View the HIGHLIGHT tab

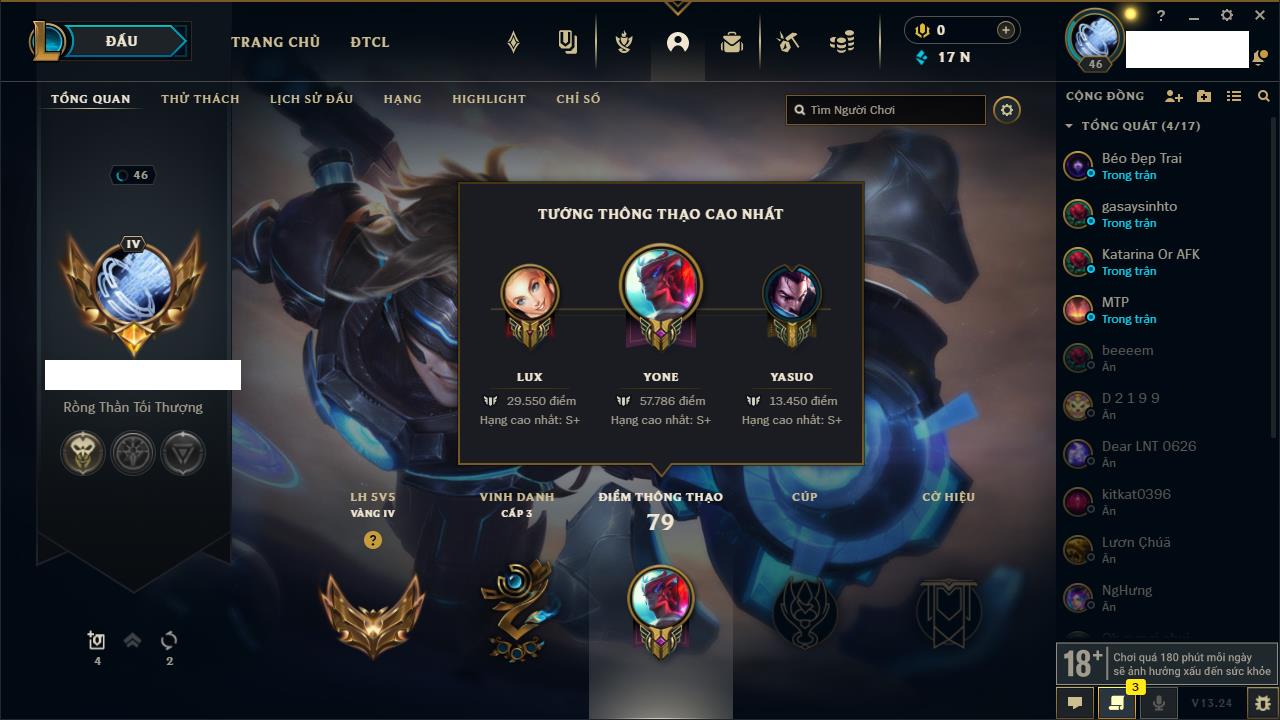pos(488,99)
